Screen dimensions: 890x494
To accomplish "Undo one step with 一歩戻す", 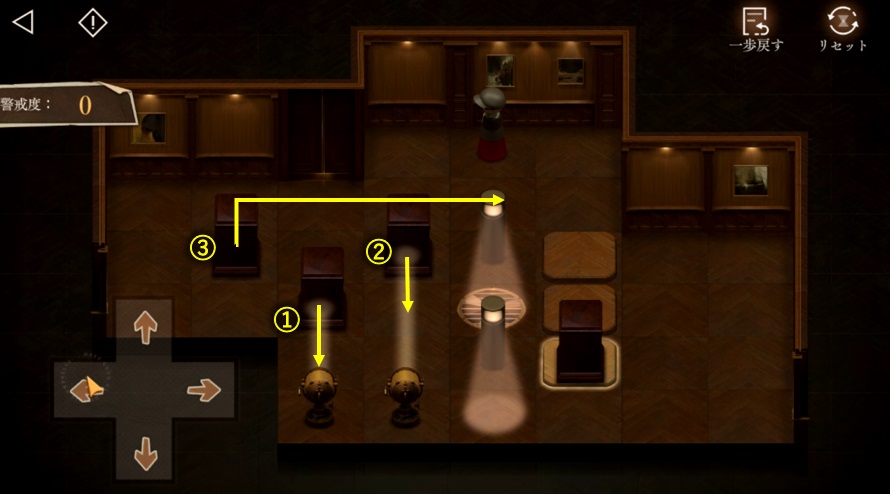I will [757, 28].
